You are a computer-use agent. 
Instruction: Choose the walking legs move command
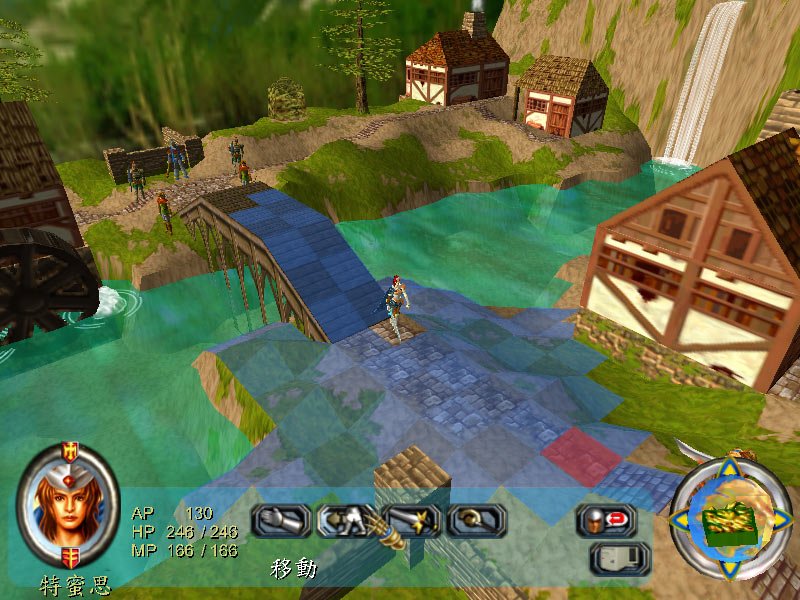coord(345,520)
